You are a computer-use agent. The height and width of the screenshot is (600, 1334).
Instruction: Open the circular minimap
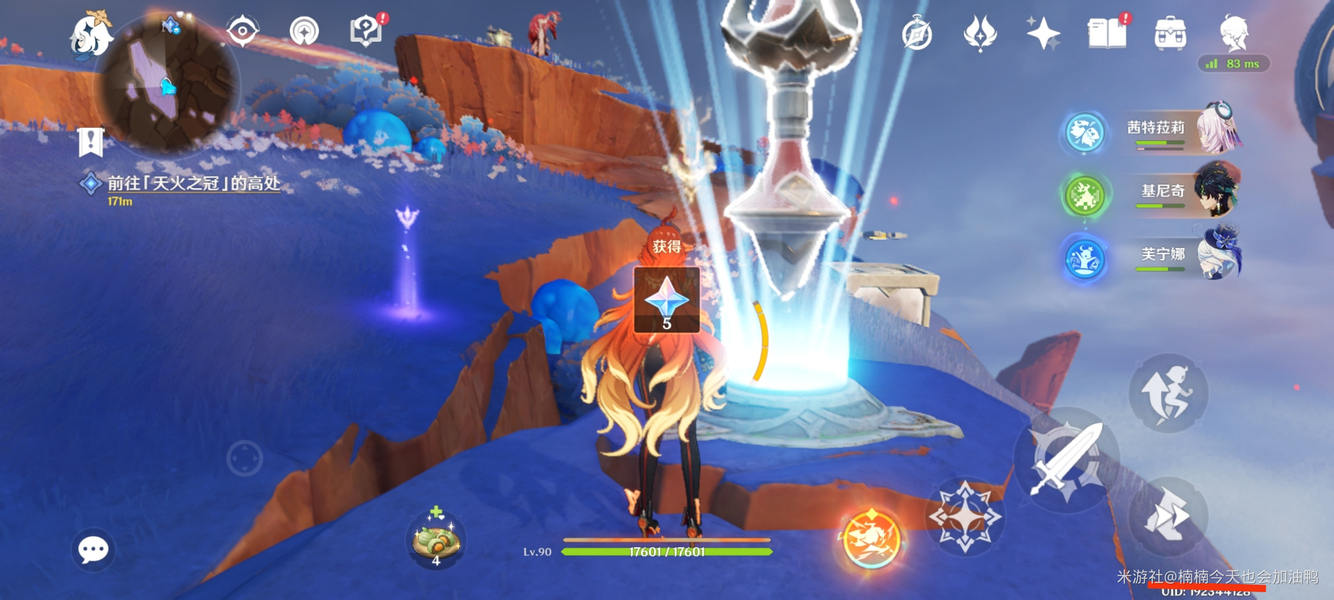168,82
